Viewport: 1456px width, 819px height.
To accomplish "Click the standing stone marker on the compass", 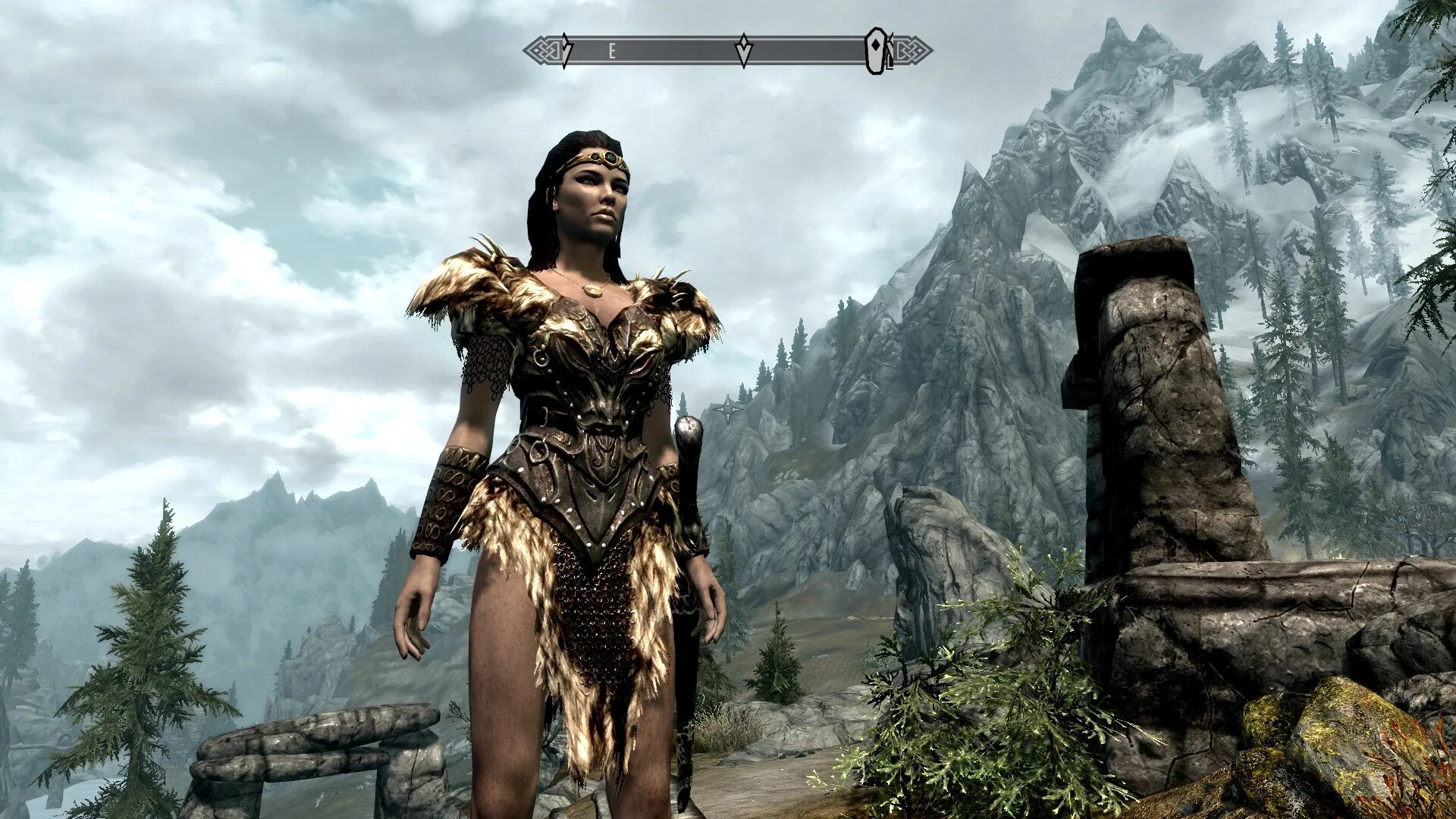I will click(877, 51).
